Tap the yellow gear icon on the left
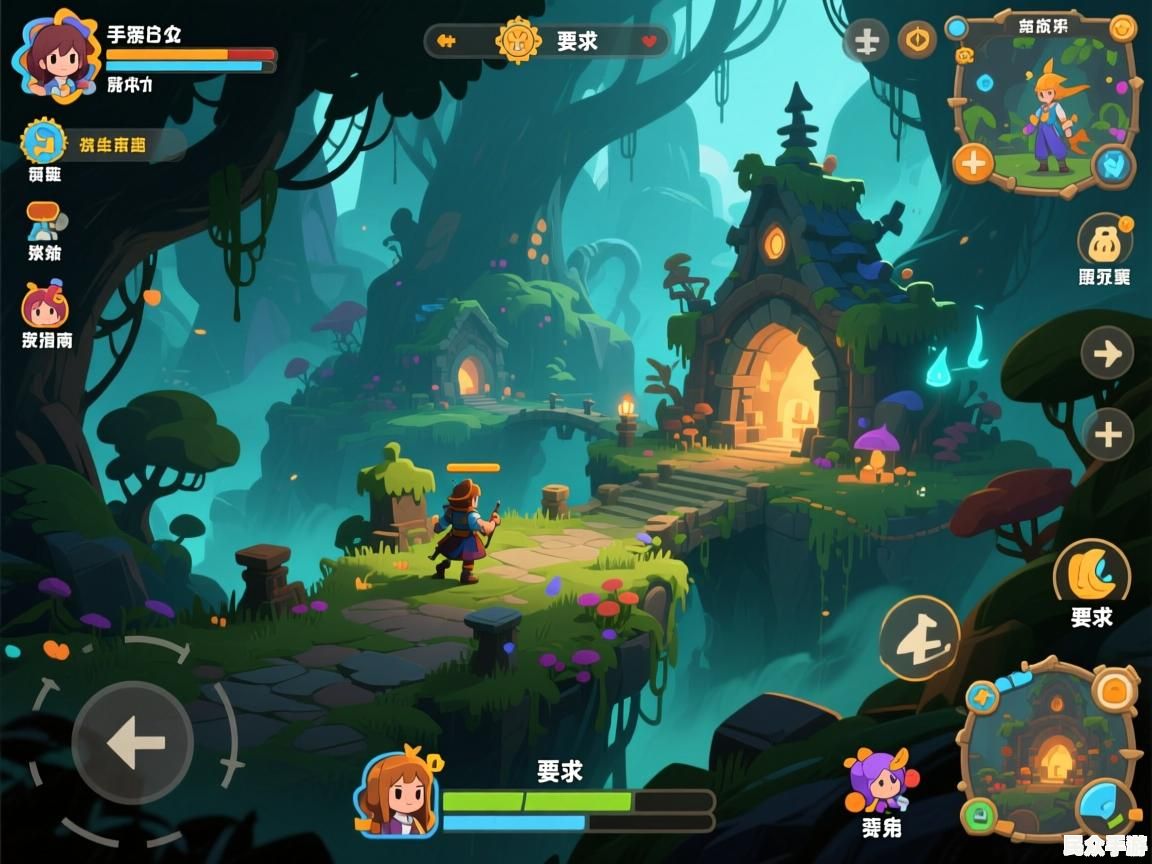 (43, 142)
